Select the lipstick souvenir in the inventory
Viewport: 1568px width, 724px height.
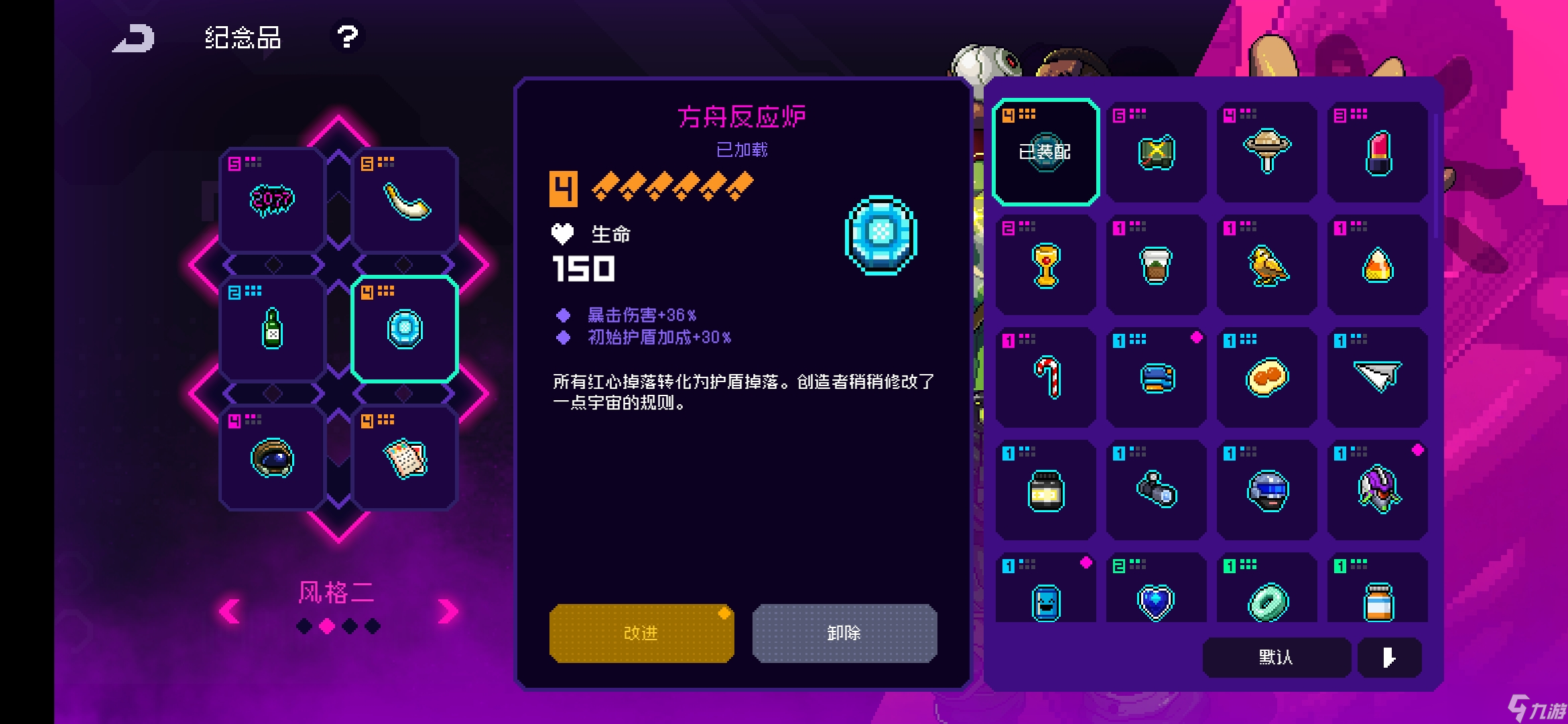tap(1377, 153)
